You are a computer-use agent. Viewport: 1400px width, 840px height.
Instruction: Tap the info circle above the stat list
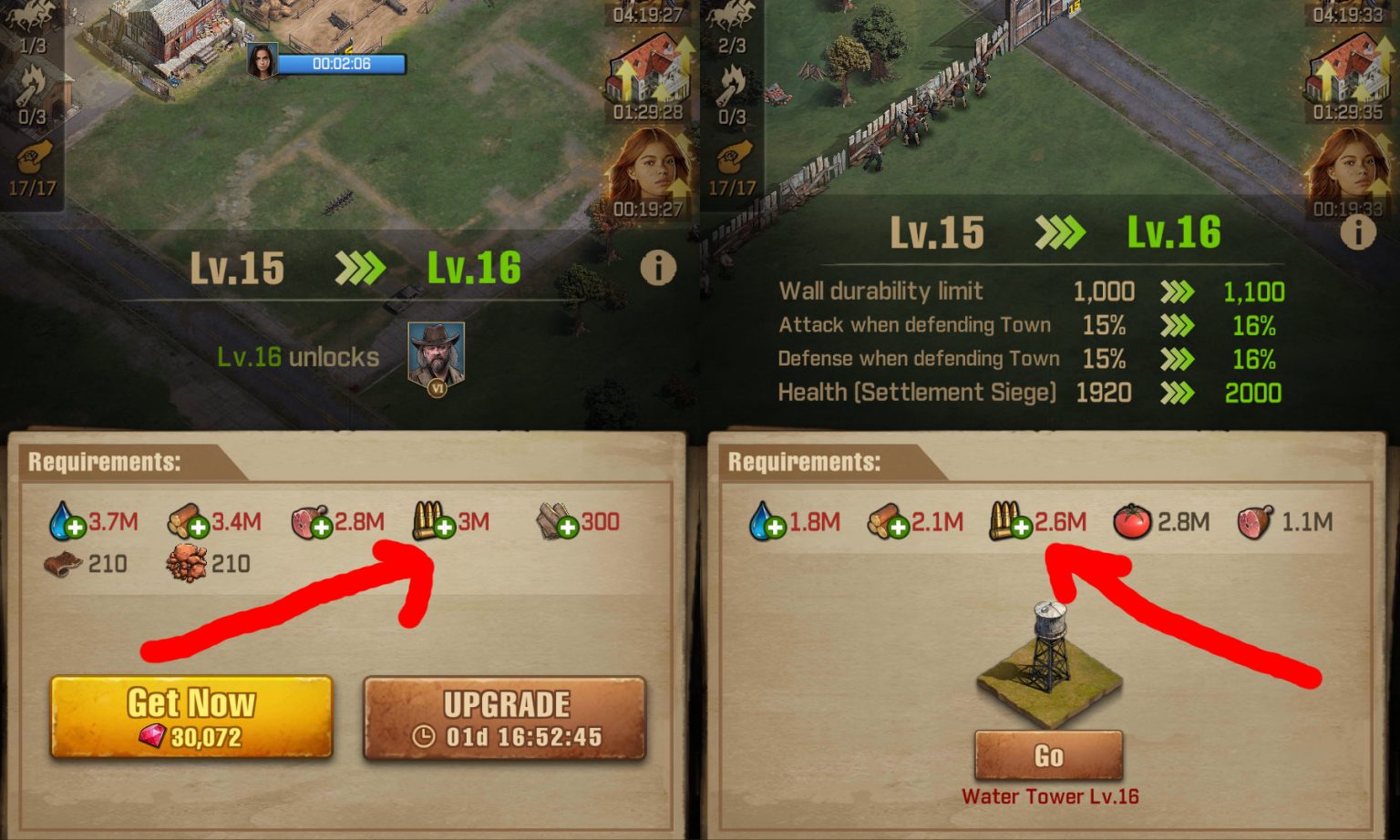[1357, 232]
